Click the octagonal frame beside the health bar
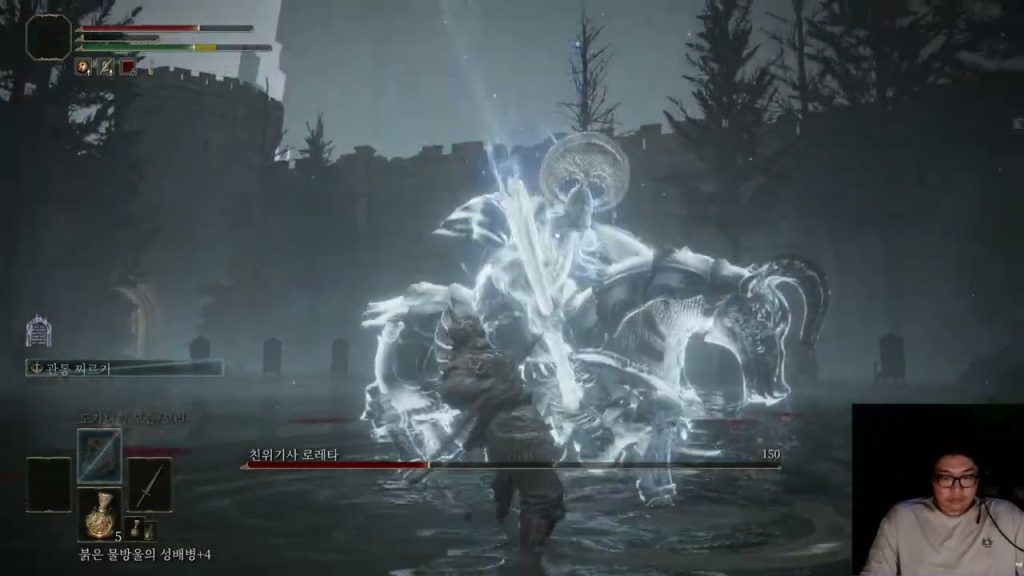This screenshot has height=576, width=1024. [x=48, y=37]
